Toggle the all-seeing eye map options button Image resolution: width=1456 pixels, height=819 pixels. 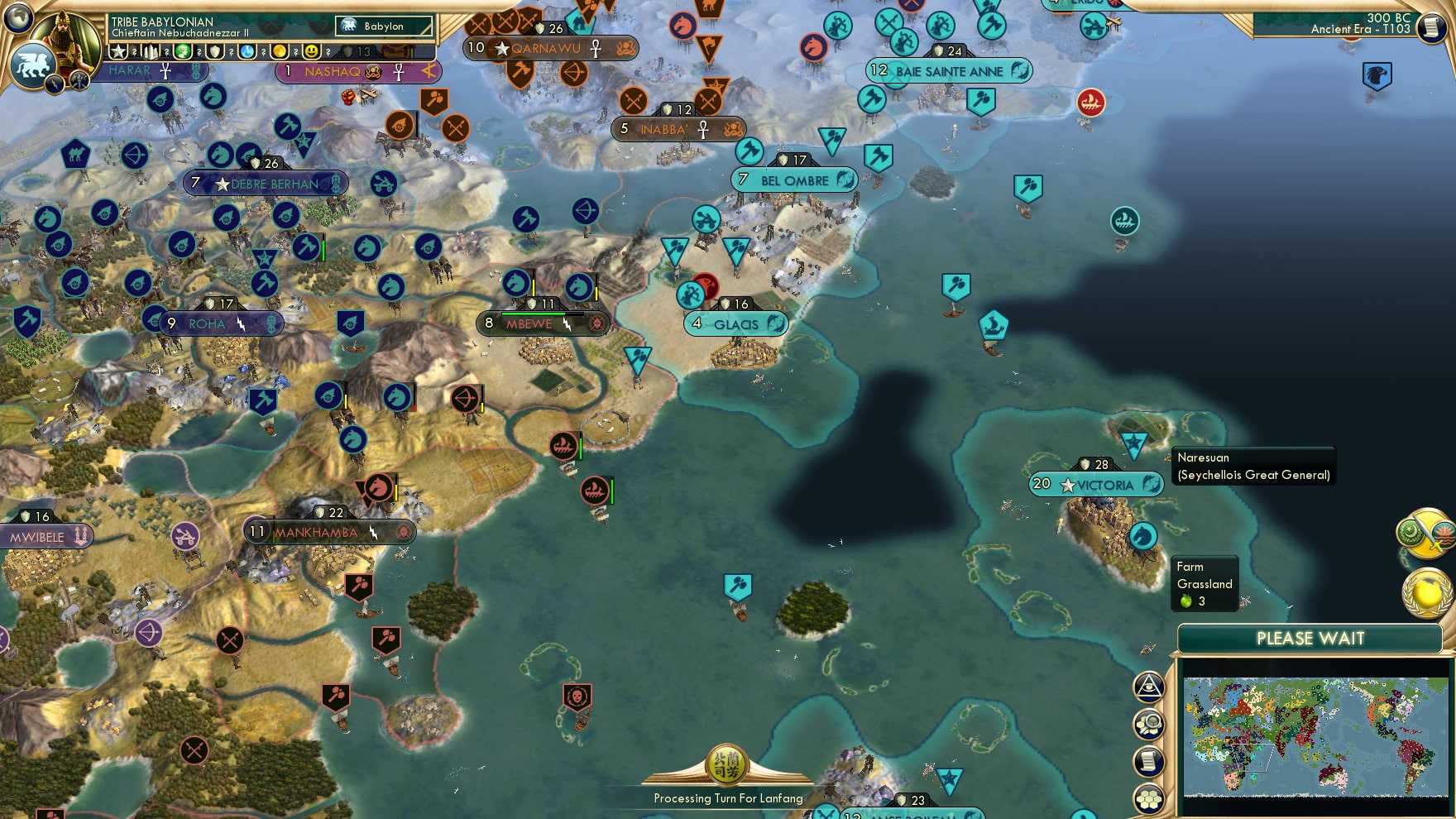pyautogui.click(x=1150, y=686)
